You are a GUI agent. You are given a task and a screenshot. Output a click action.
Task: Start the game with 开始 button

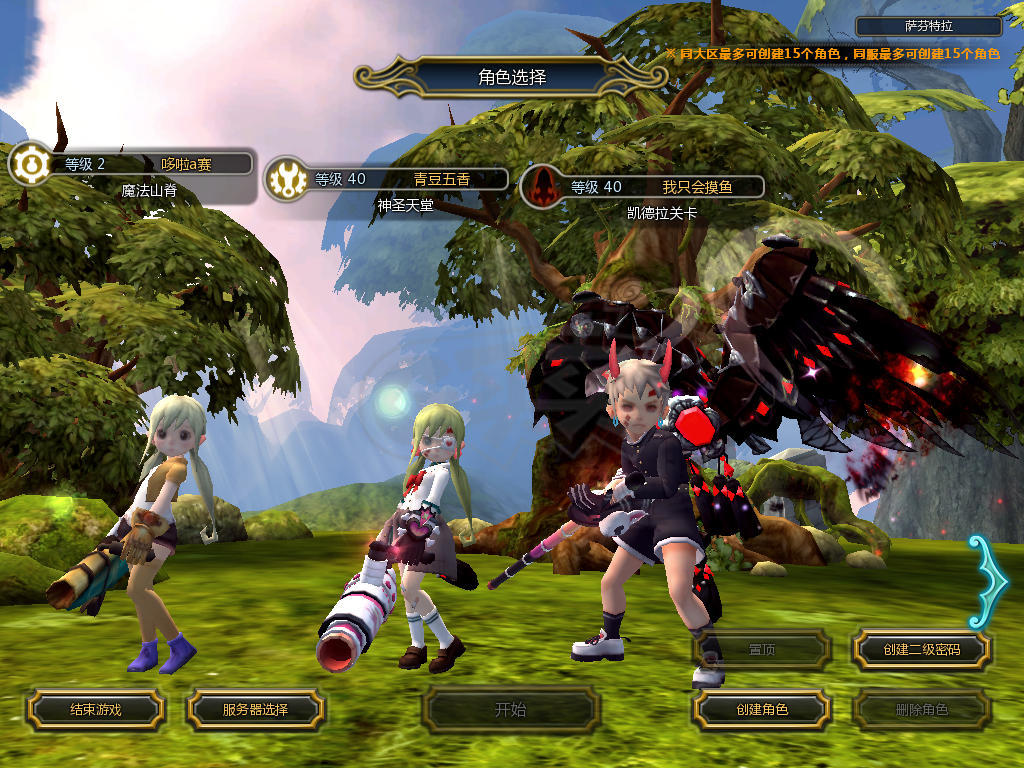coord(510,710)
